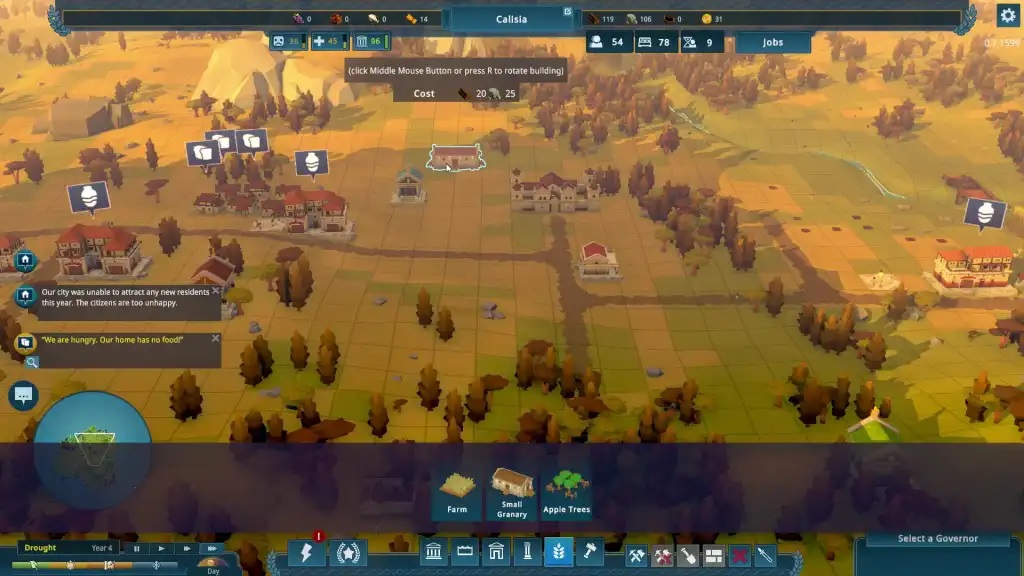Click the Calisia city name banner
The width and height of the screenshot is (1024, 576).
(x=511, y=19)
